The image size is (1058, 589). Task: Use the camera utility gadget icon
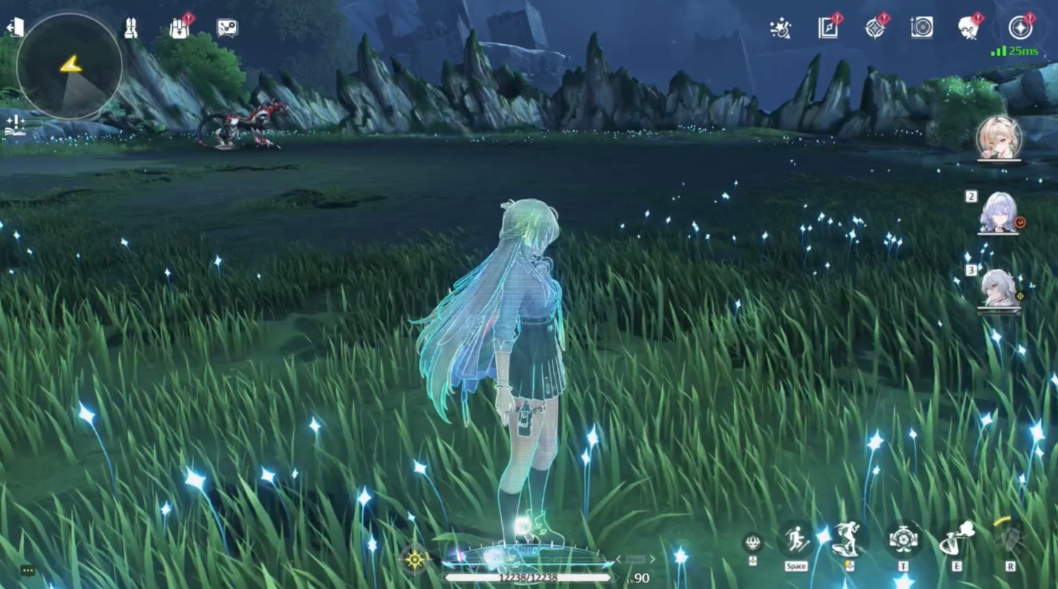tap(903, 539)
